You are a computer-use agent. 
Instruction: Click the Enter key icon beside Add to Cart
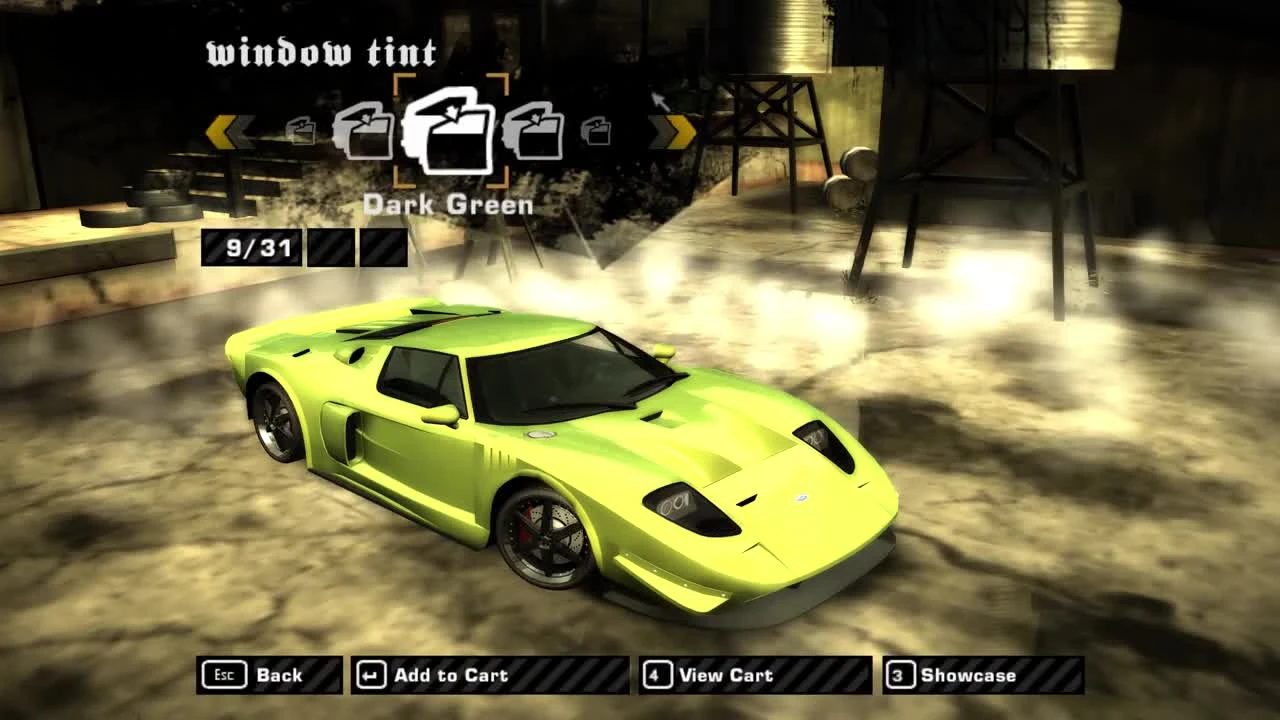pos(369,675)
